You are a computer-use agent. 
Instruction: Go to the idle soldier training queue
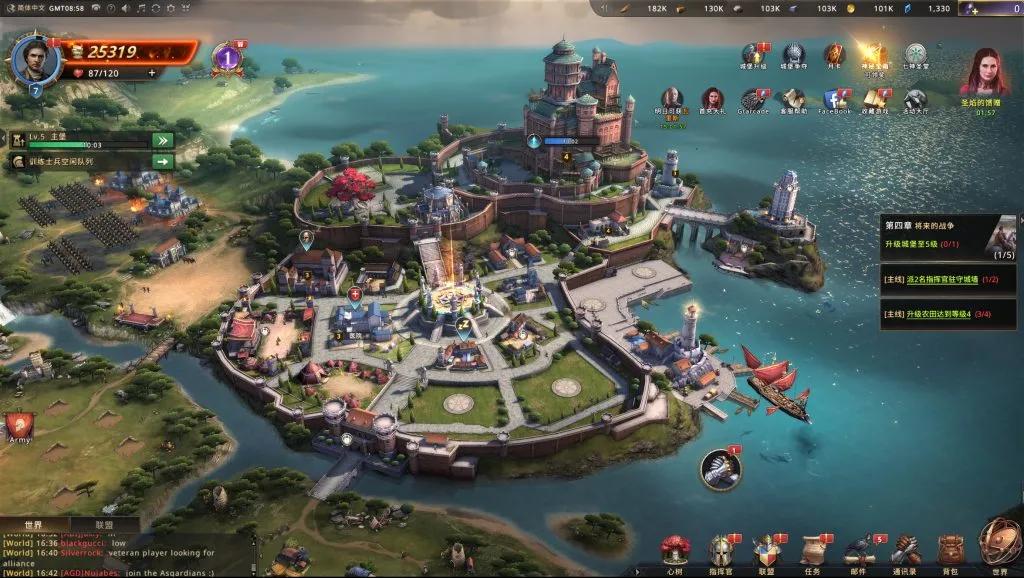[162, 161]
